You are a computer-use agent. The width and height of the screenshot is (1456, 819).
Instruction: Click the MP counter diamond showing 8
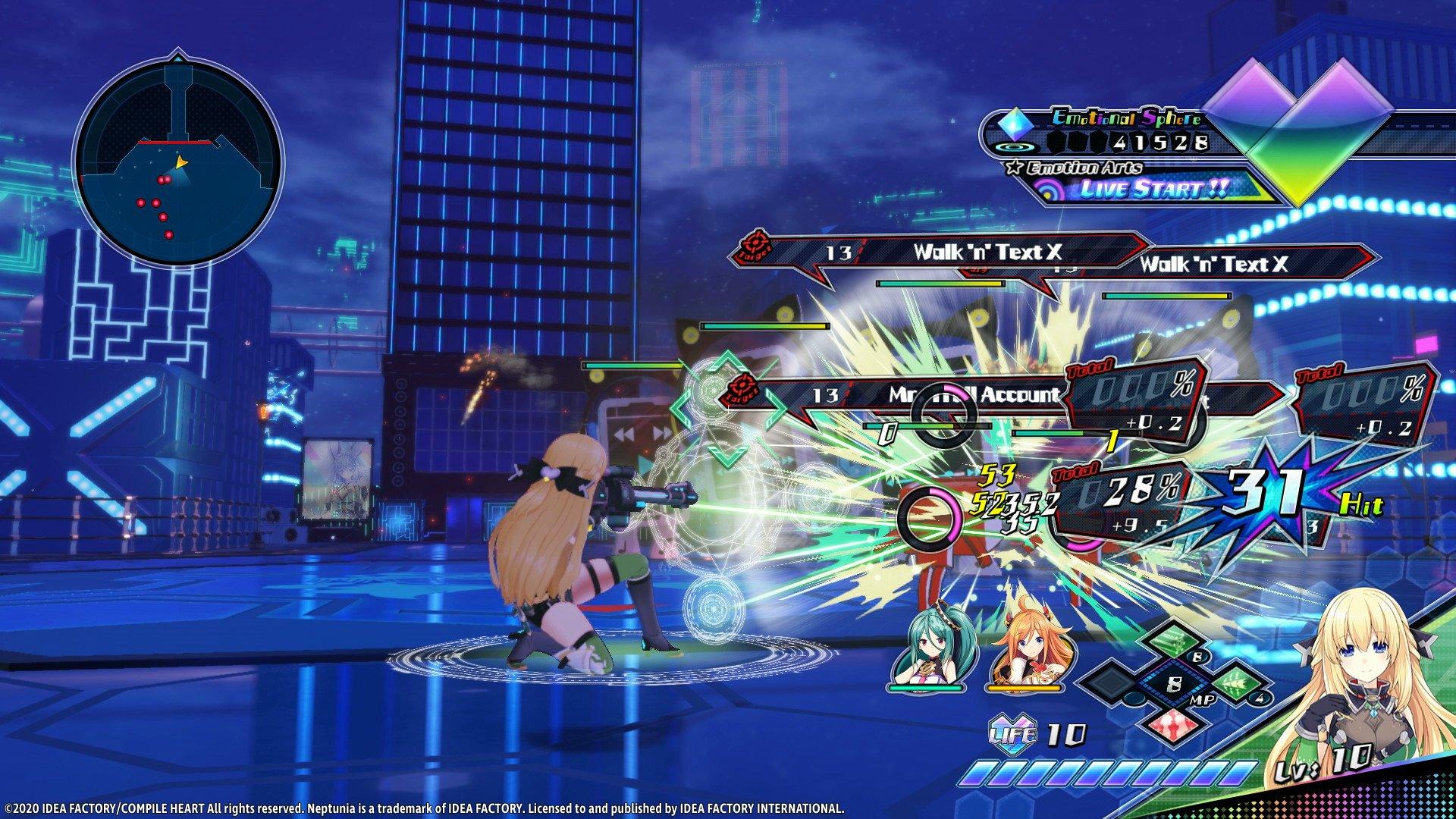coord(1174,682)
